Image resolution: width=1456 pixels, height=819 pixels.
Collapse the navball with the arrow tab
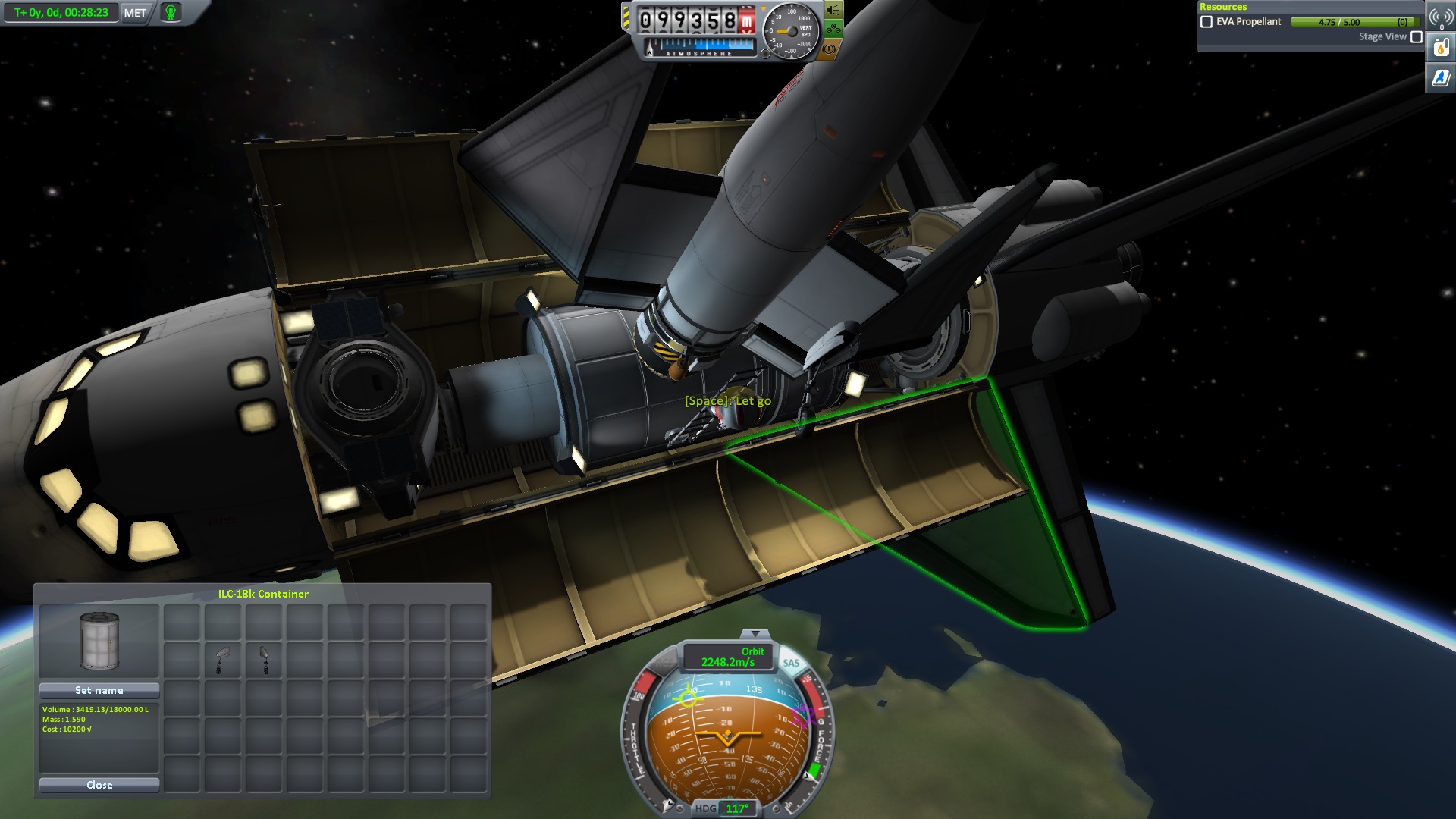coord(755,634)
